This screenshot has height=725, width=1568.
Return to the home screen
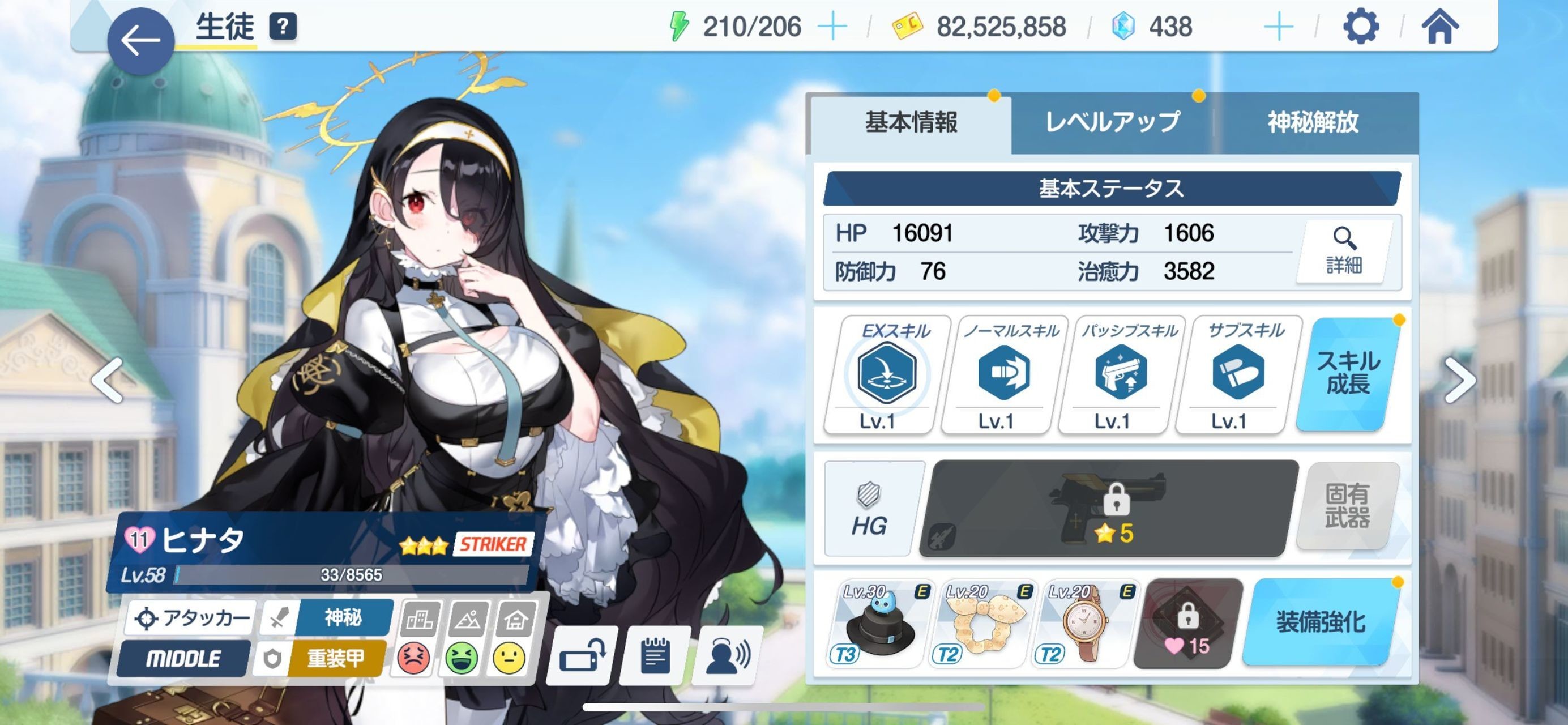1439,27
